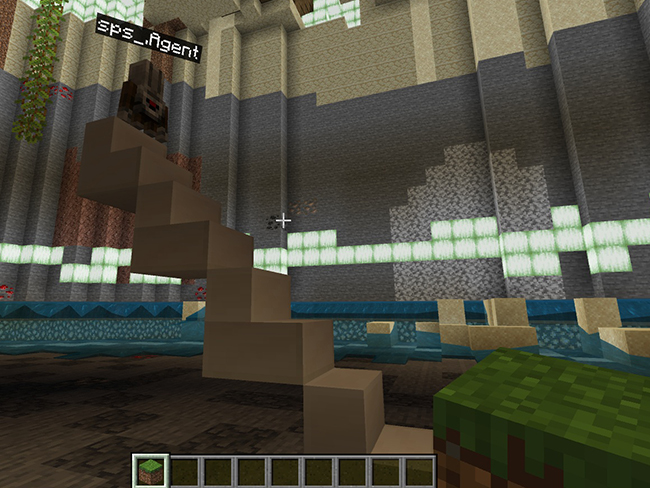Select the grass block hotbar slot

click(x=149, y=471)
